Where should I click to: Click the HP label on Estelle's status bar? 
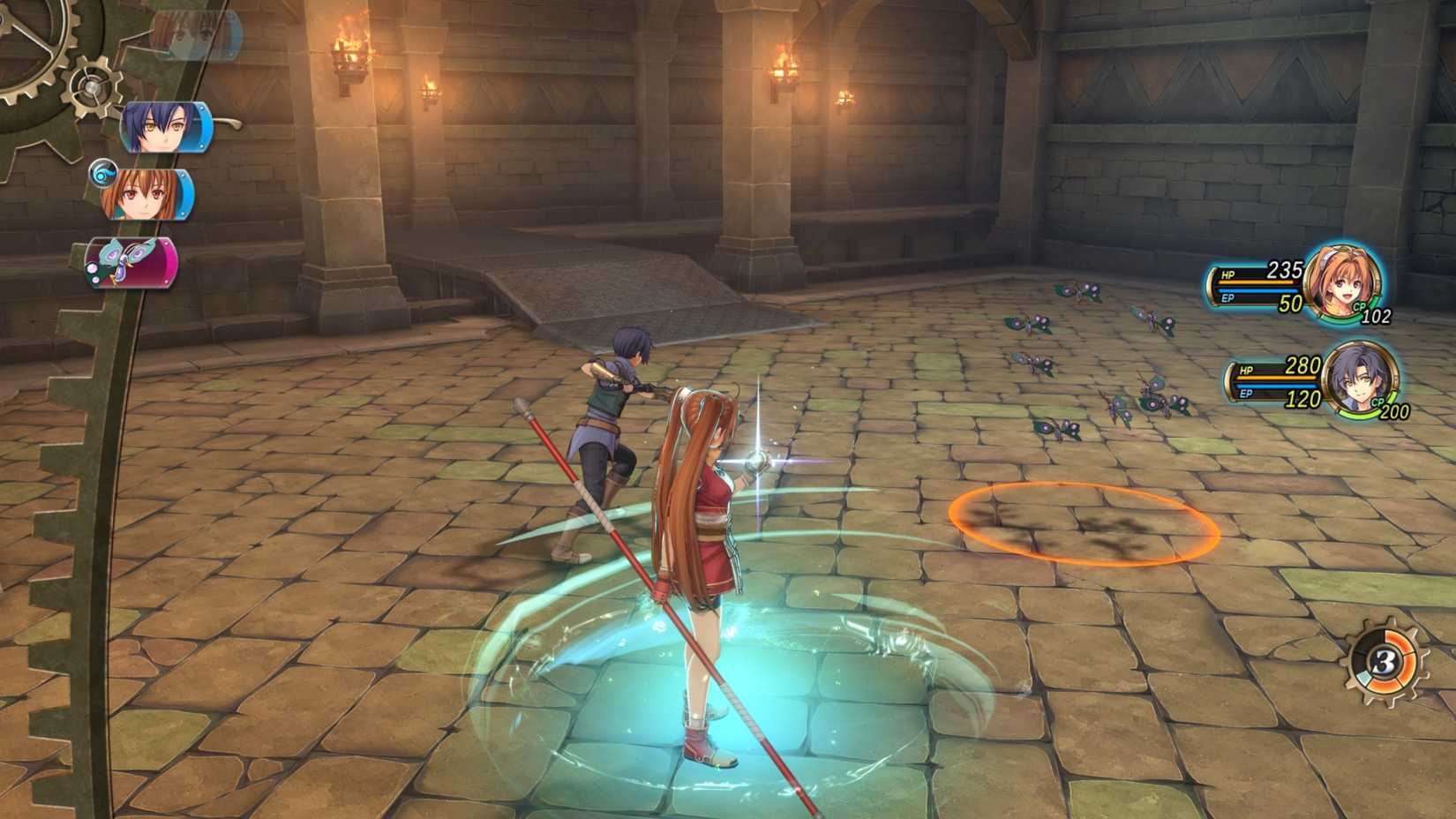click(x=1227, y=274)
